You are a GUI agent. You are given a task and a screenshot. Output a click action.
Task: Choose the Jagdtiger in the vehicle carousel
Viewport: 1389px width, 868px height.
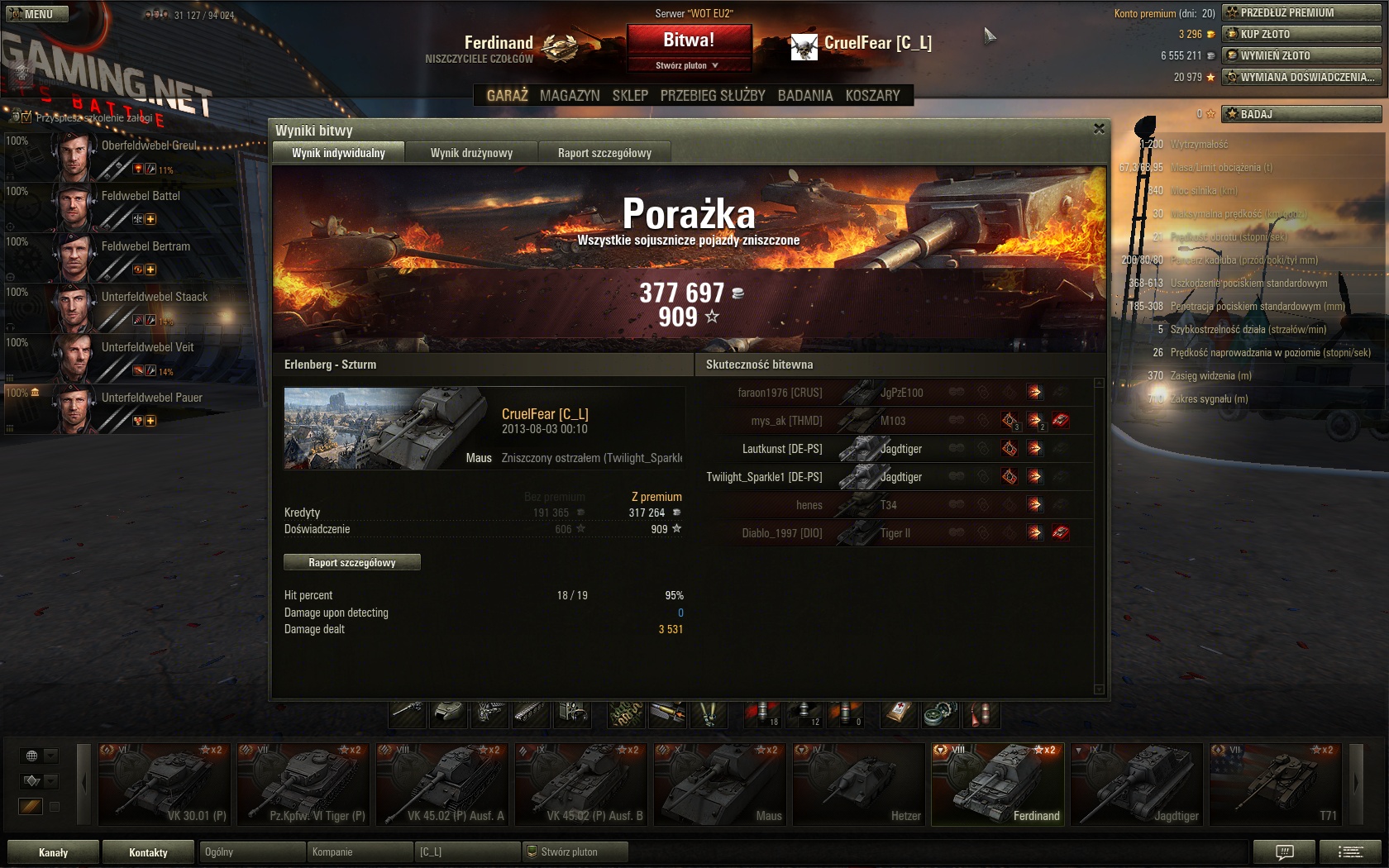(1136, 785)
